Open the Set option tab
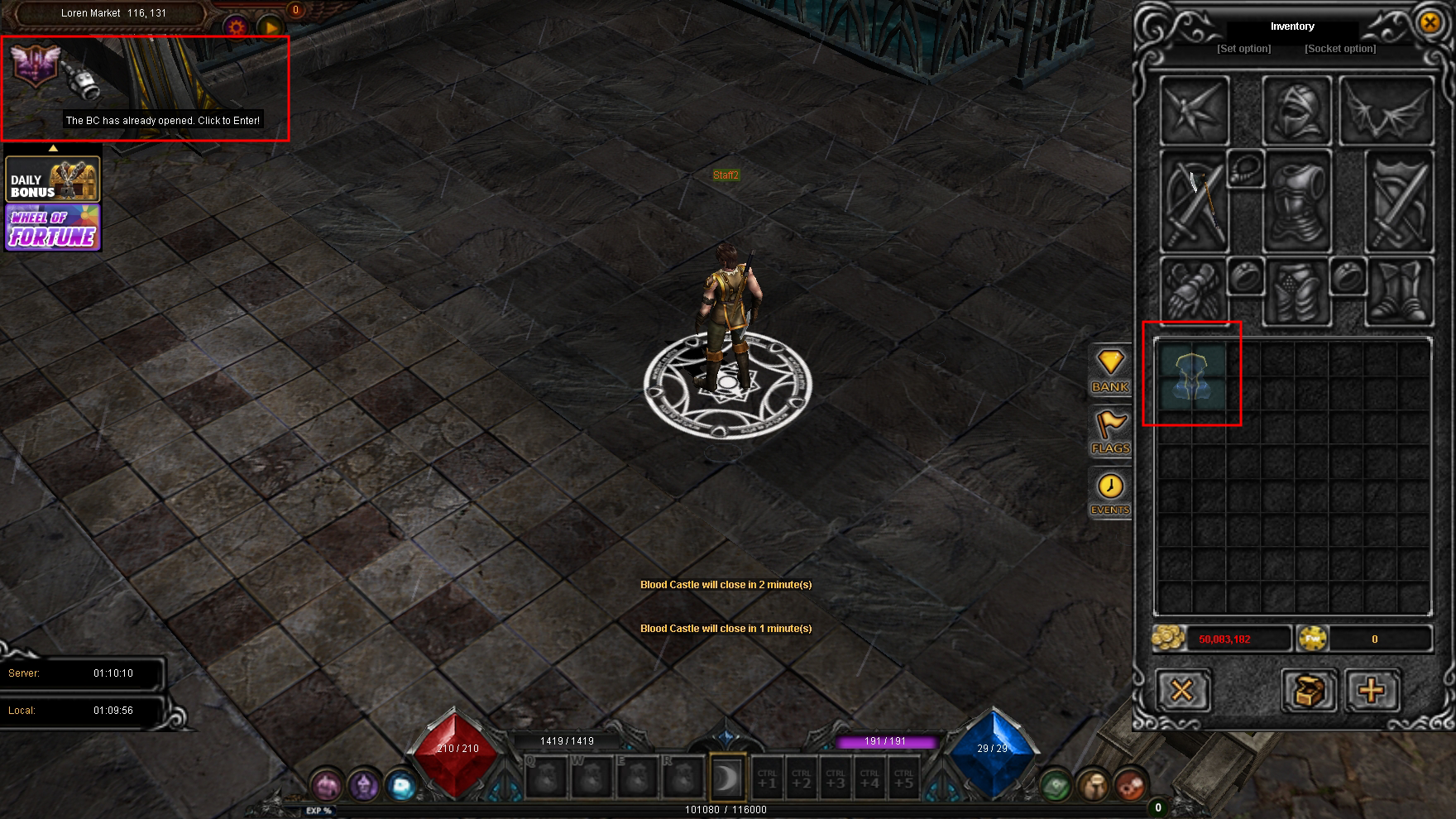The height and width of the screenshot is (819, 1456). (1243, 49)
